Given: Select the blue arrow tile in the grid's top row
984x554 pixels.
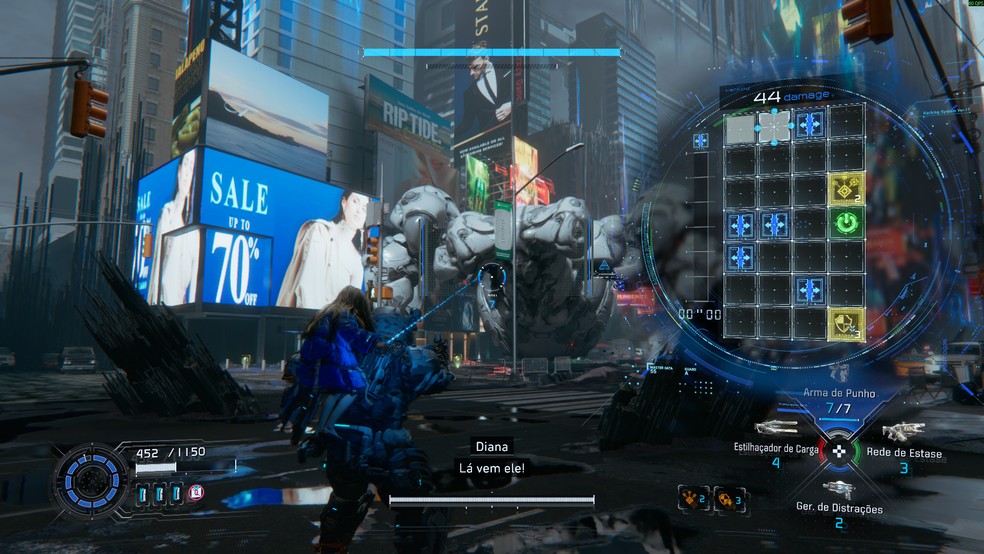Looking at the screenshot, I should pyautogui.click(x=810, y=125).
